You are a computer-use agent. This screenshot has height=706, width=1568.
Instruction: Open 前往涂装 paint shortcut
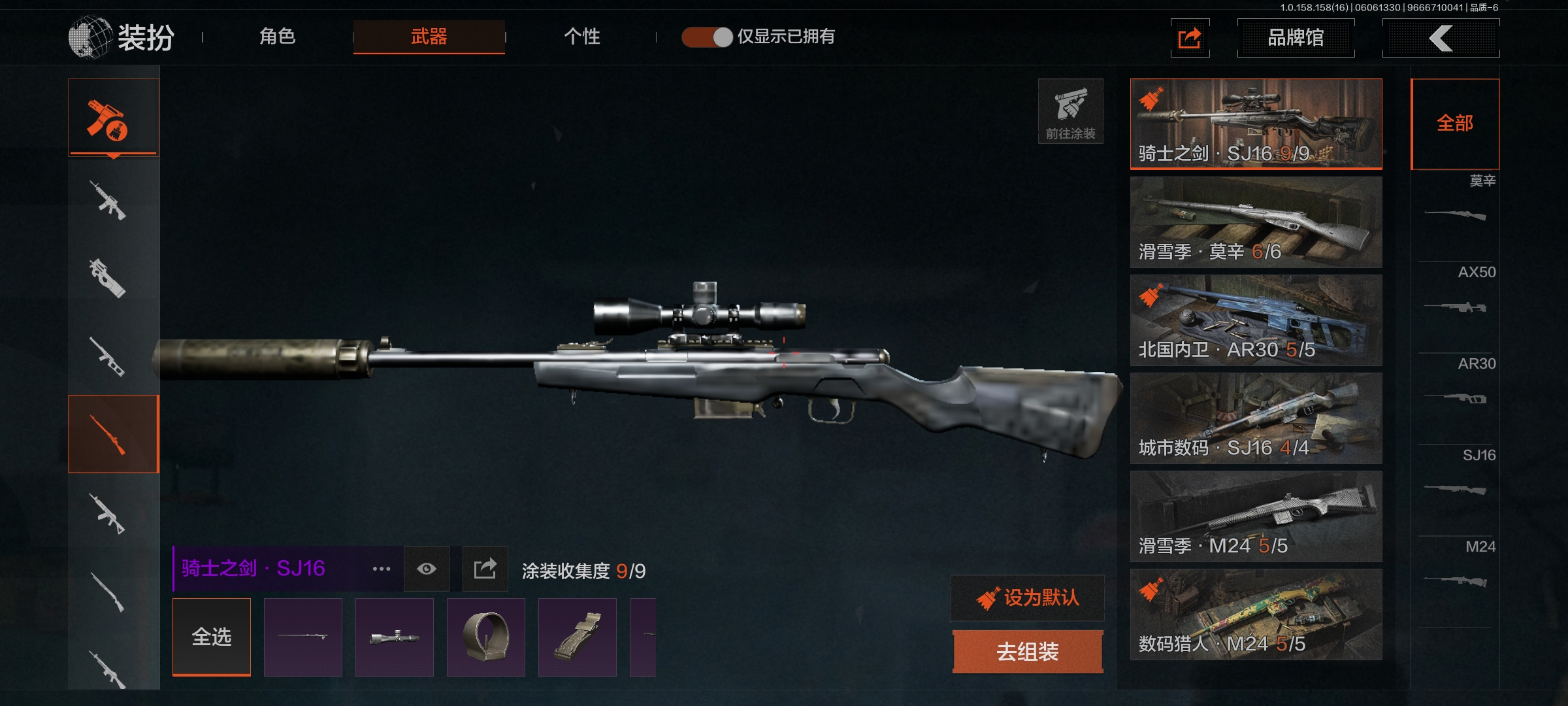click(x=1070, y=111)
